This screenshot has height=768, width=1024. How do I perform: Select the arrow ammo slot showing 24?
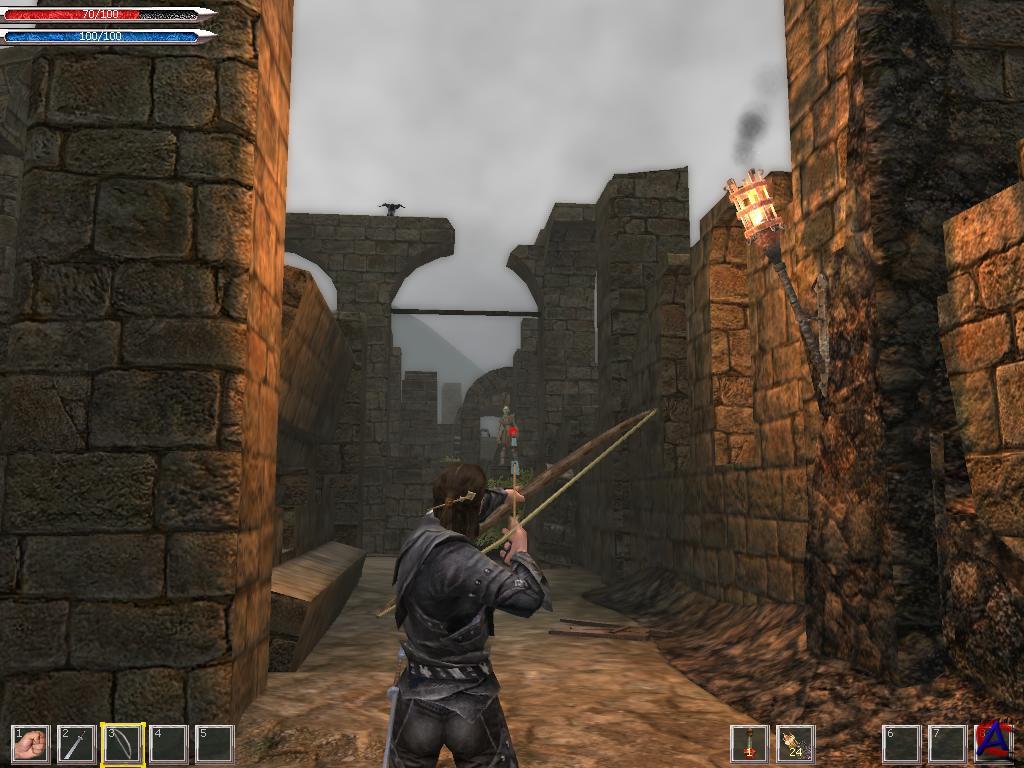click(795, 744)
